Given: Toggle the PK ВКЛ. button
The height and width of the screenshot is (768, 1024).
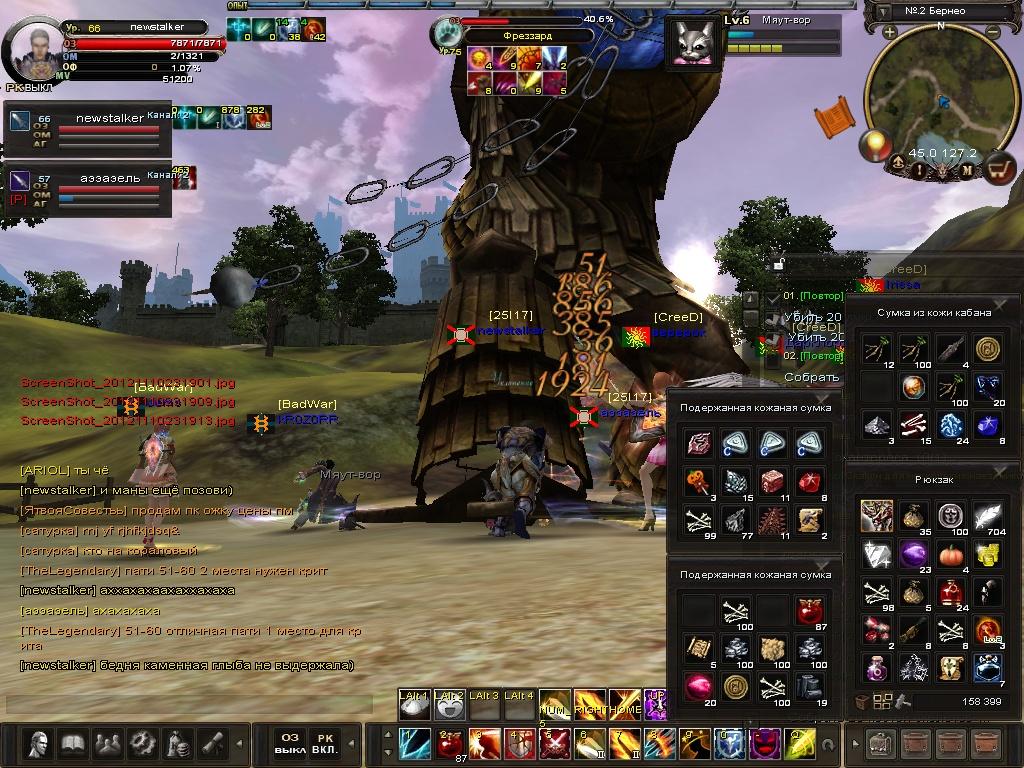Looking at the screenshot, I should 324,743.
